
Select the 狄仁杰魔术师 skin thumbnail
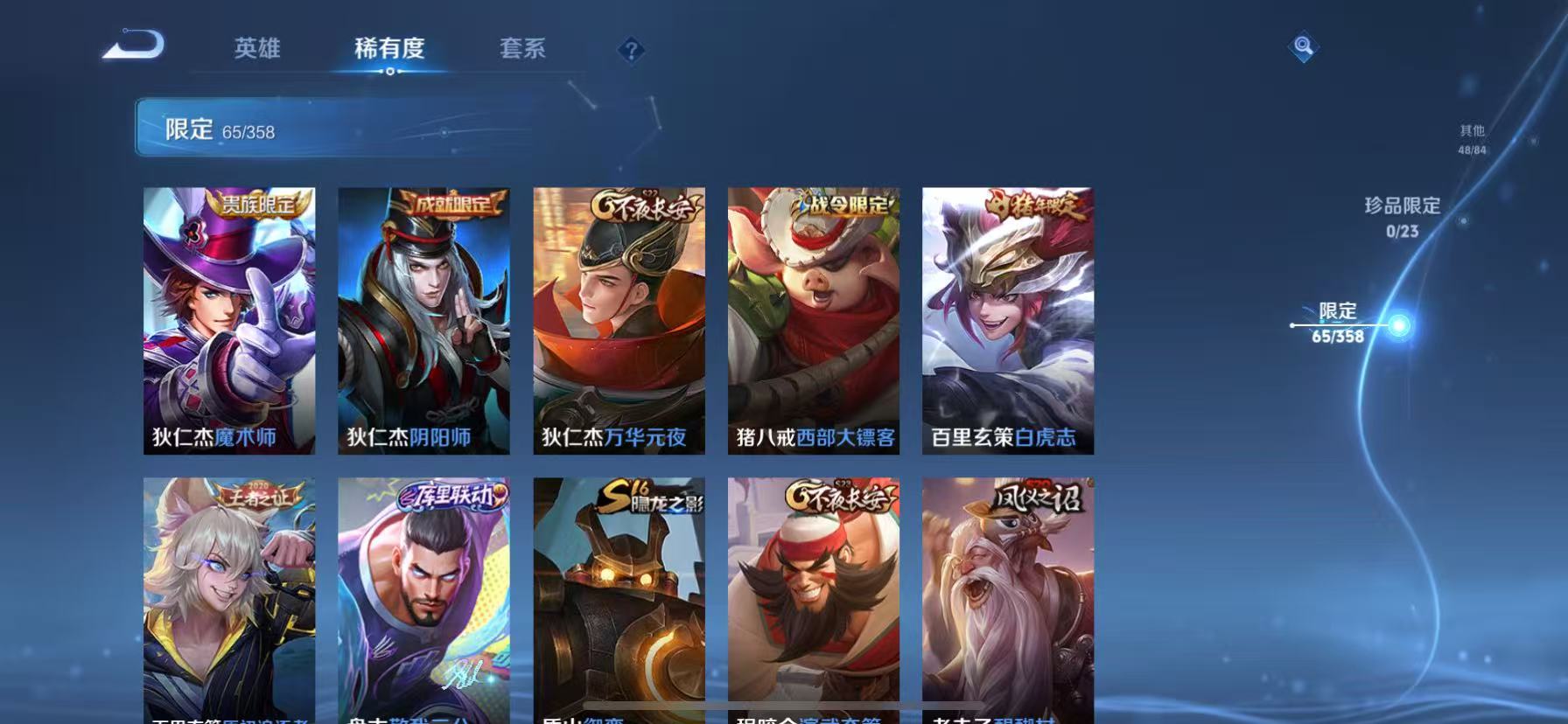coord(231,319)
